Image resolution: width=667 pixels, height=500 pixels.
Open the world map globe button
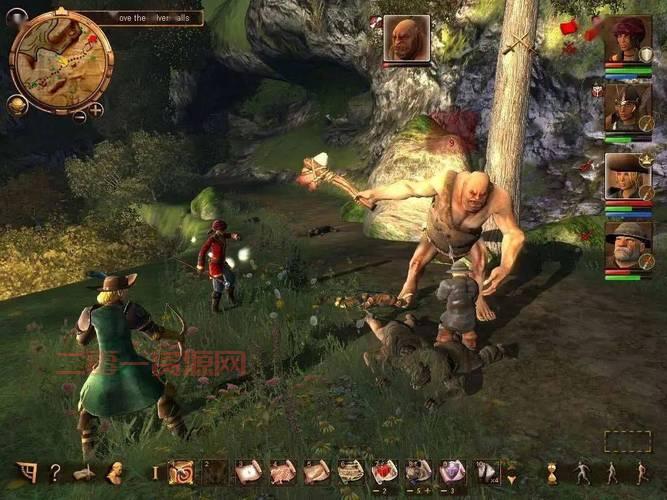pyautogui.click(x=17, y=104)
